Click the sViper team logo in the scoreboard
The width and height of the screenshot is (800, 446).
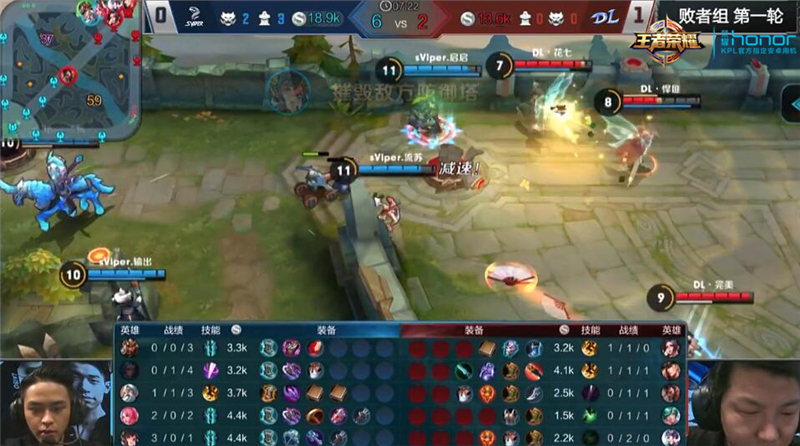[x=197, y=16]
